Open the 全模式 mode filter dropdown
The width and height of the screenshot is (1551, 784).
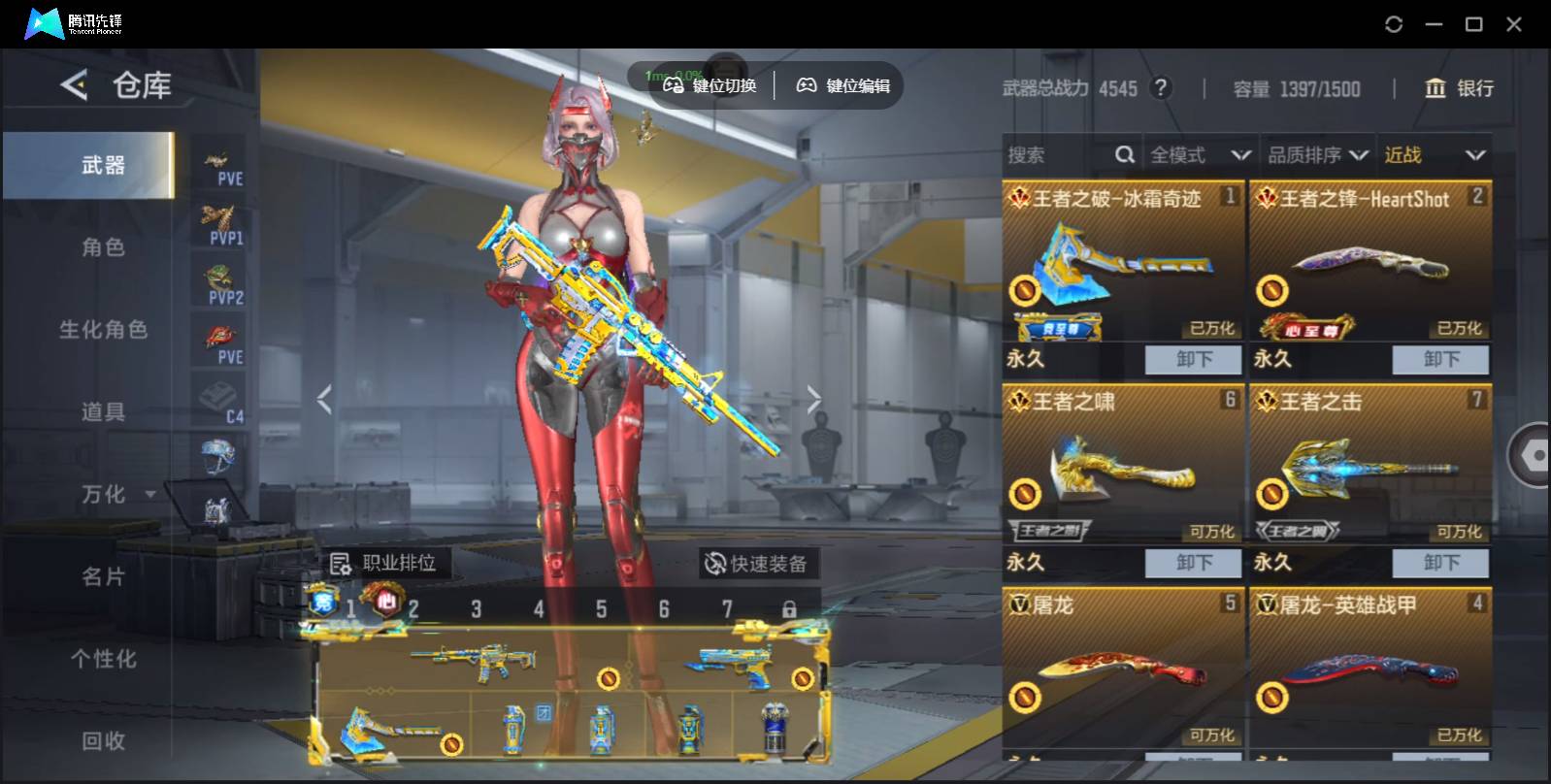point(1199,155)
